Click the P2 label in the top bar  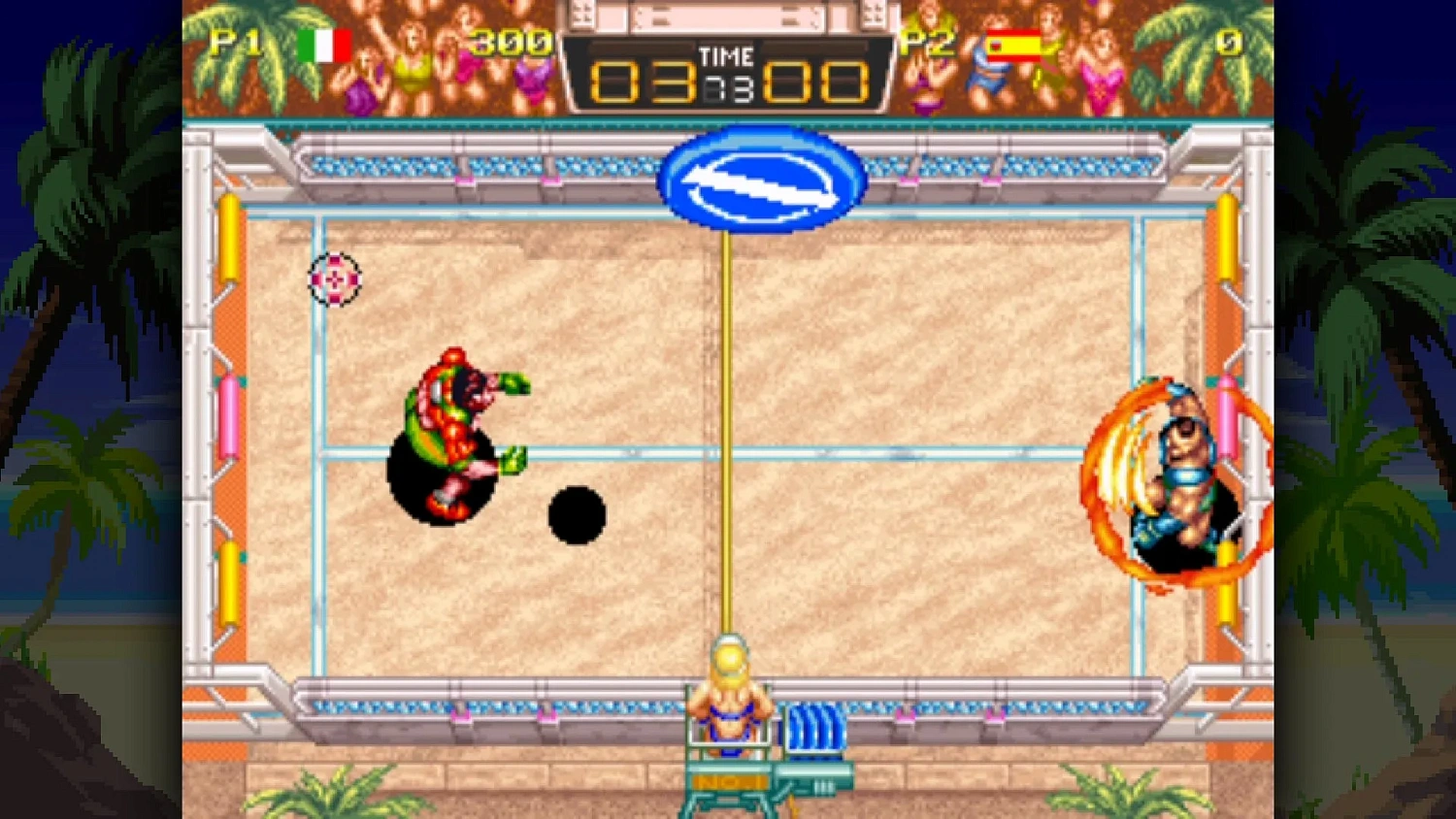coord(929,43)
